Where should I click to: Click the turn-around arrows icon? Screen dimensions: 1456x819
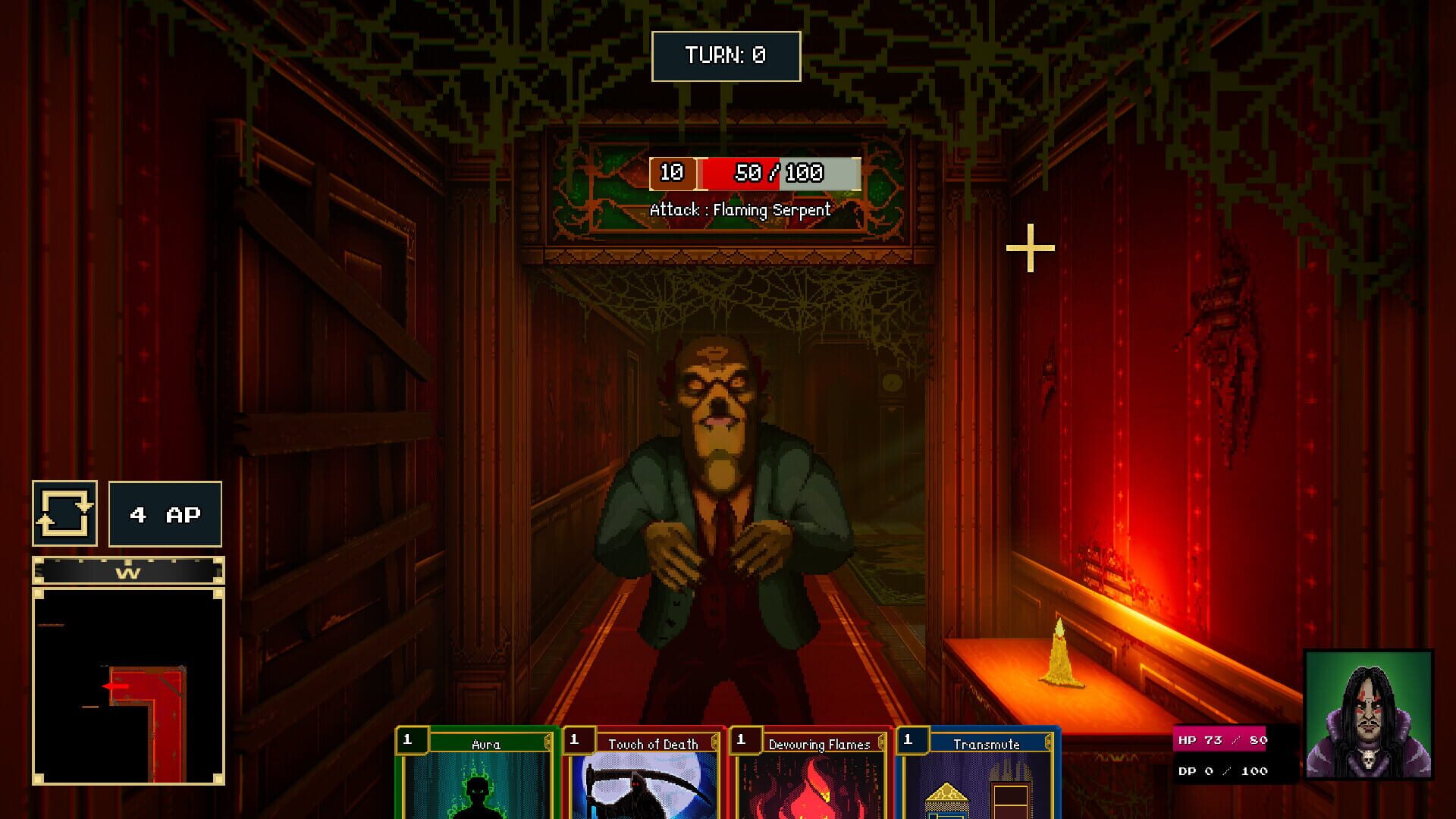click(x=64, y=513)
